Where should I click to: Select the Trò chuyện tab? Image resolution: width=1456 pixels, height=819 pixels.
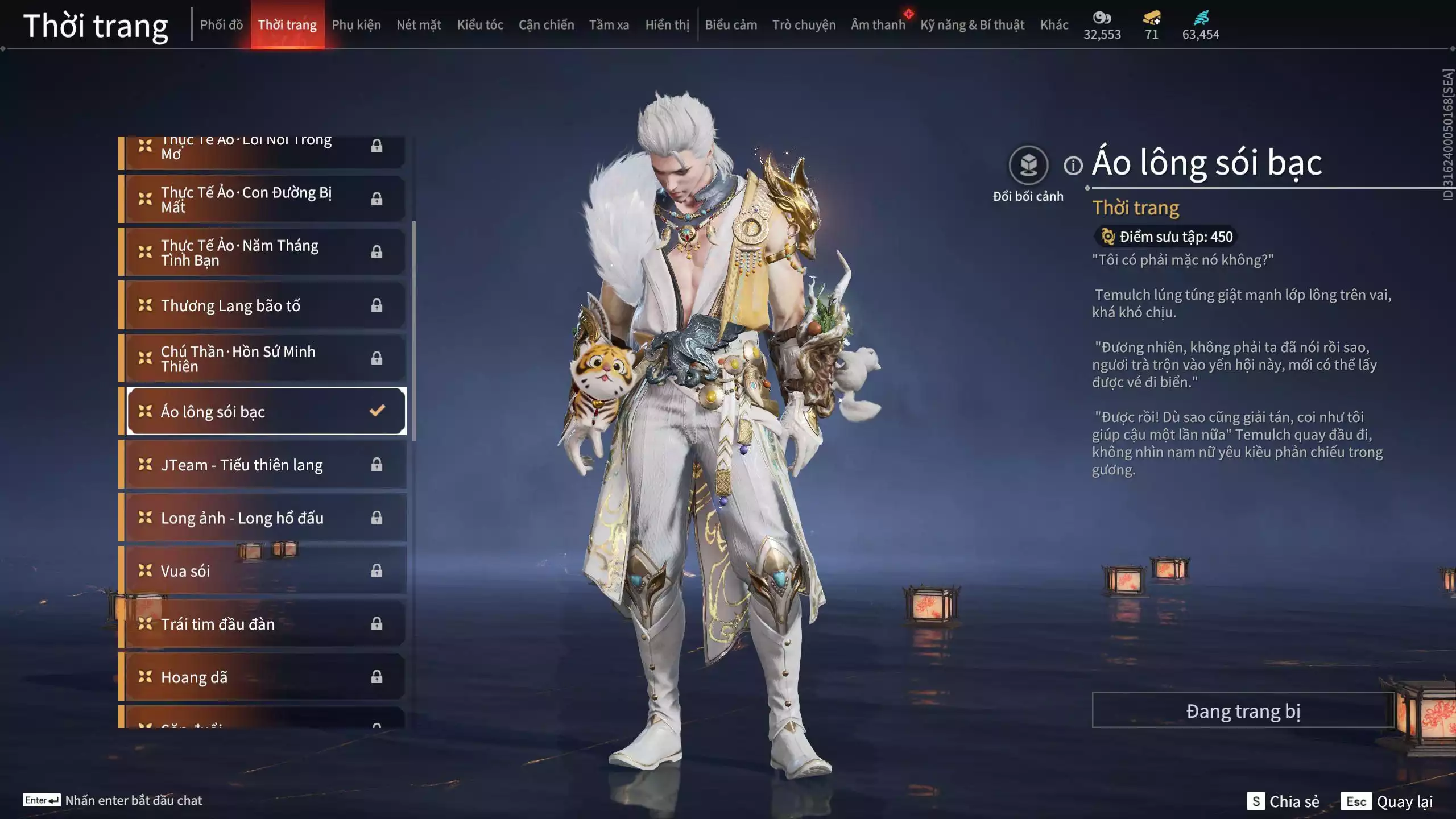(x=804, y=25)
